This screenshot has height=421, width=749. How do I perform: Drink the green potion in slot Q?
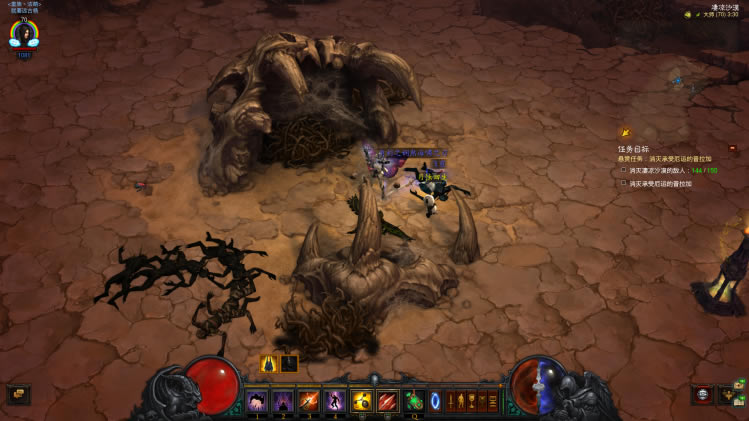[413, 401]
